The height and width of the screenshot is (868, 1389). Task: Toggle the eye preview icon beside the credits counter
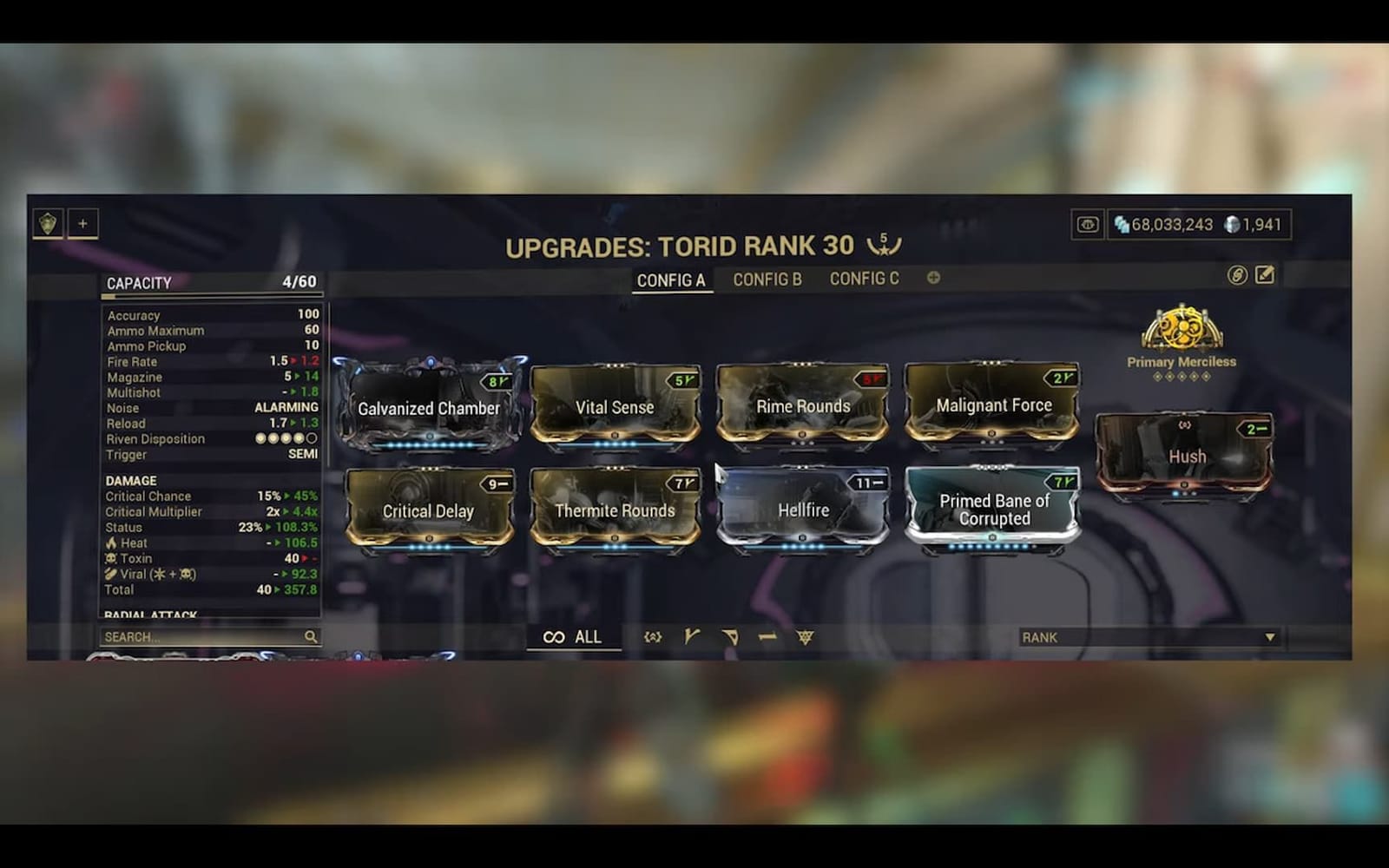[x=1089, y=224]
